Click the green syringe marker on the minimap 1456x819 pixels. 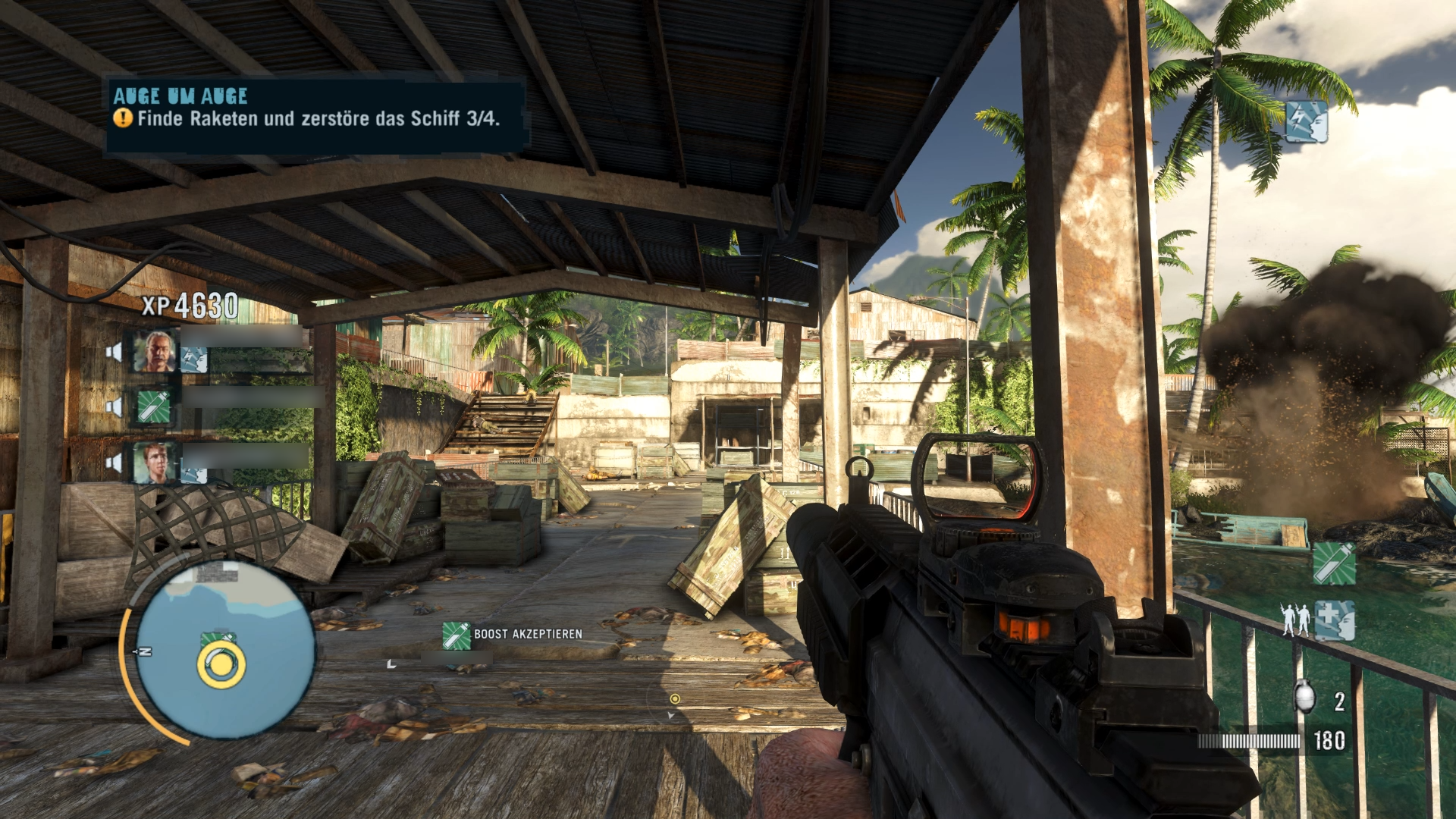coord(218,641)
